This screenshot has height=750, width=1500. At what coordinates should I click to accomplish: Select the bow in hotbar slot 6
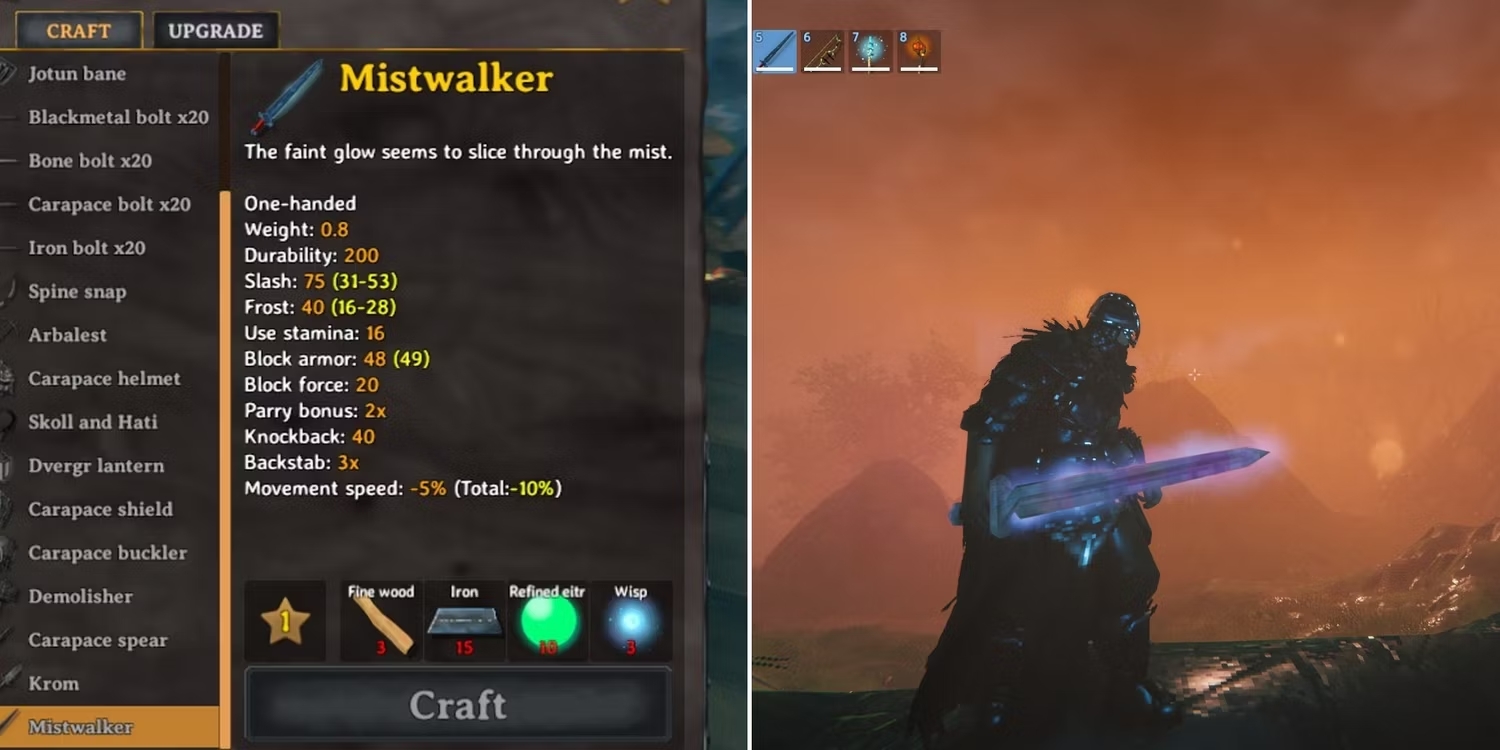click(x=822, y=52)
